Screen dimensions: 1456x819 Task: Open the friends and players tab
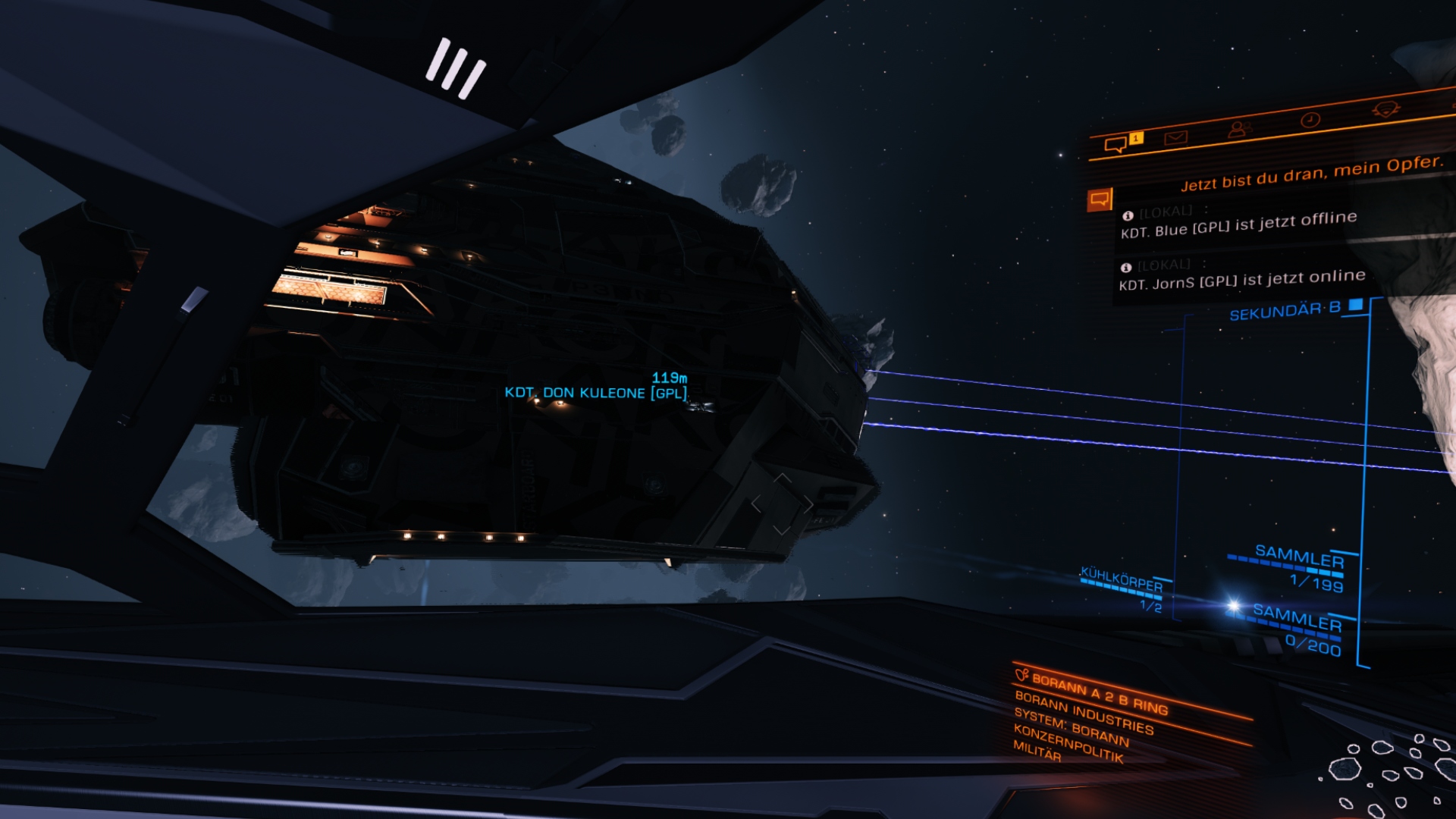coord(1238,130)
